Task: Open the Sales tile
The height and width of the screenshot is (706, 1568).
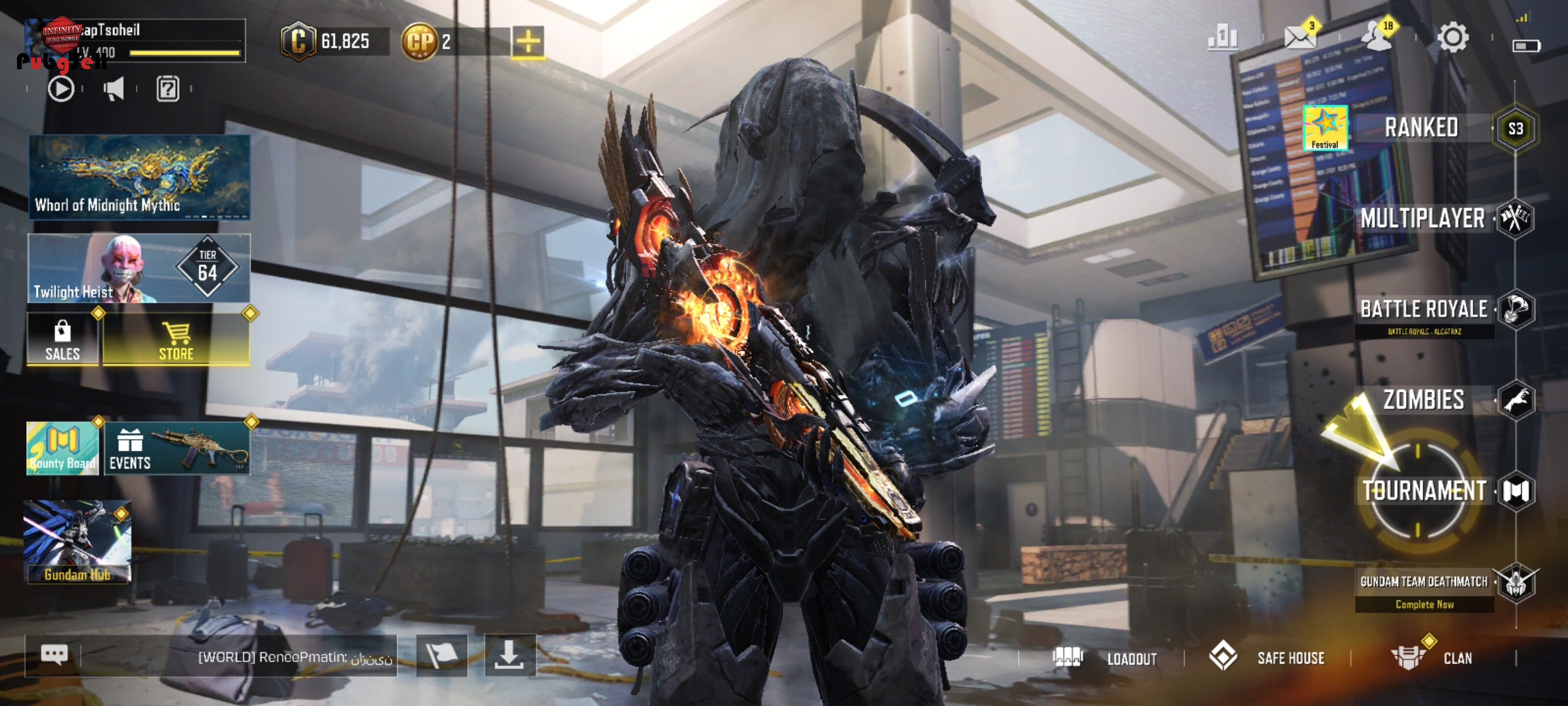Action: (63, 339)
